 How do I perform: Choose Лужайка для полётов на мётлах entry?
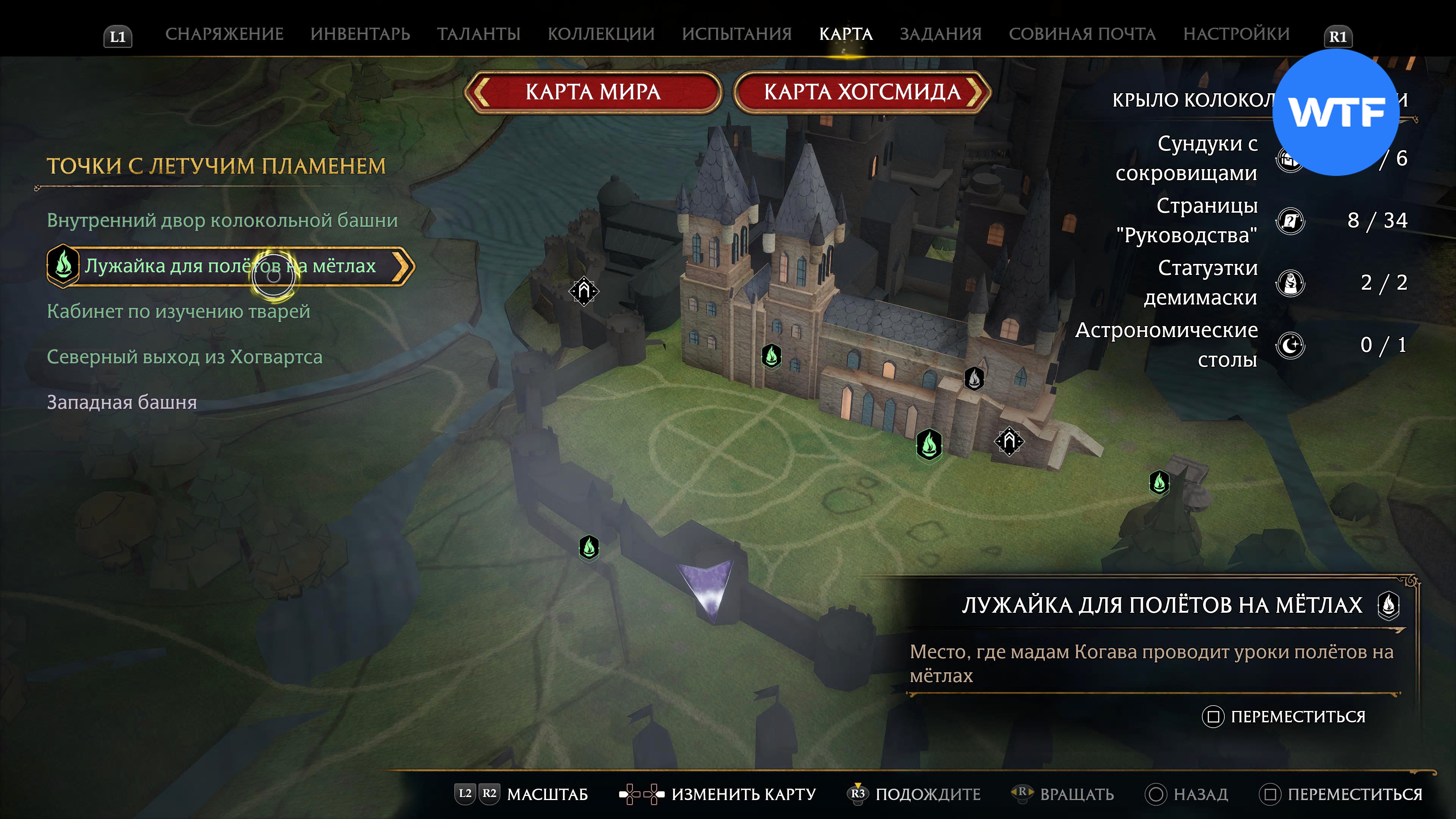point(230,266)
